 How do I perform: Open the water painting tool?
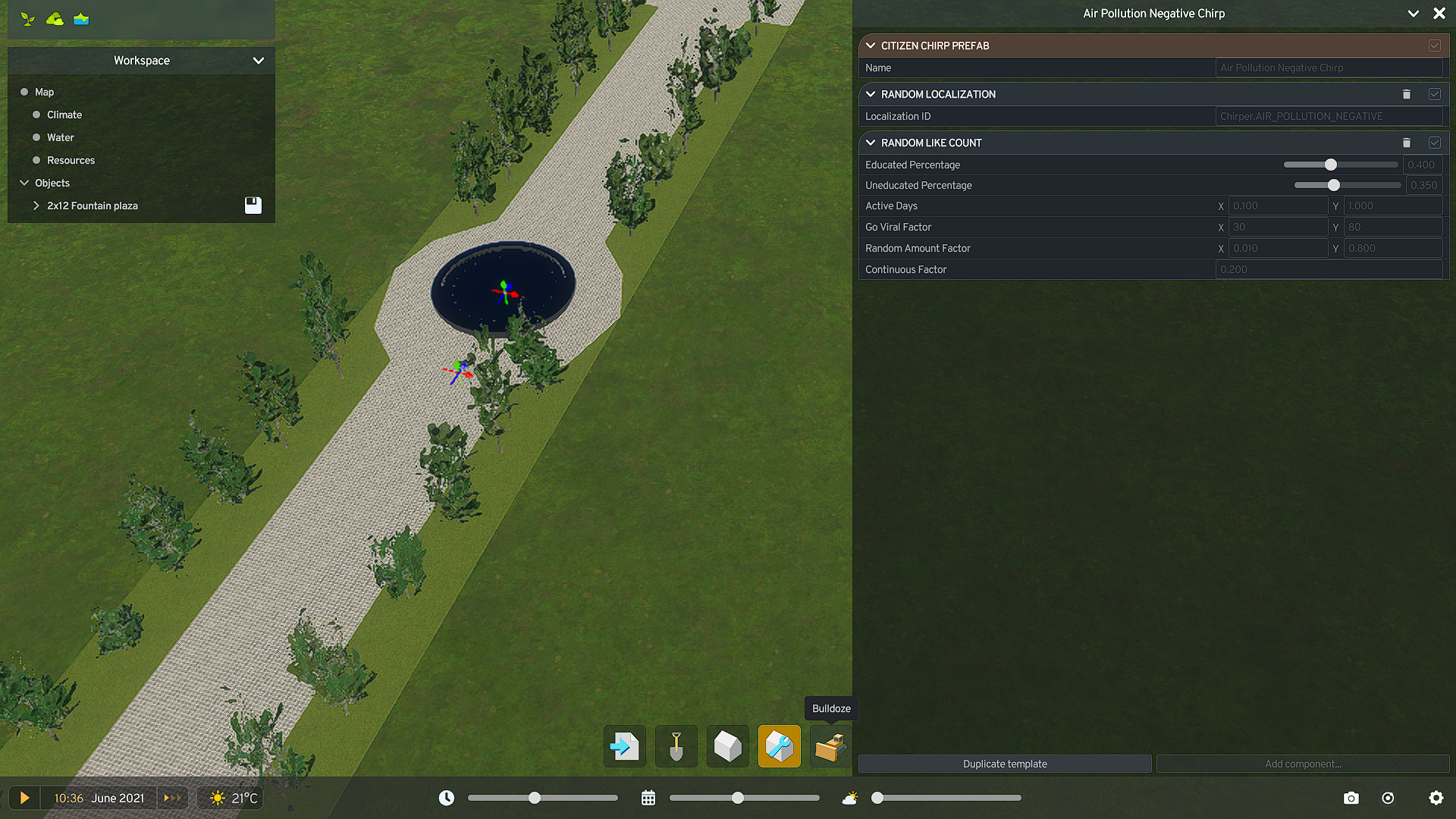tap(80, 19)
